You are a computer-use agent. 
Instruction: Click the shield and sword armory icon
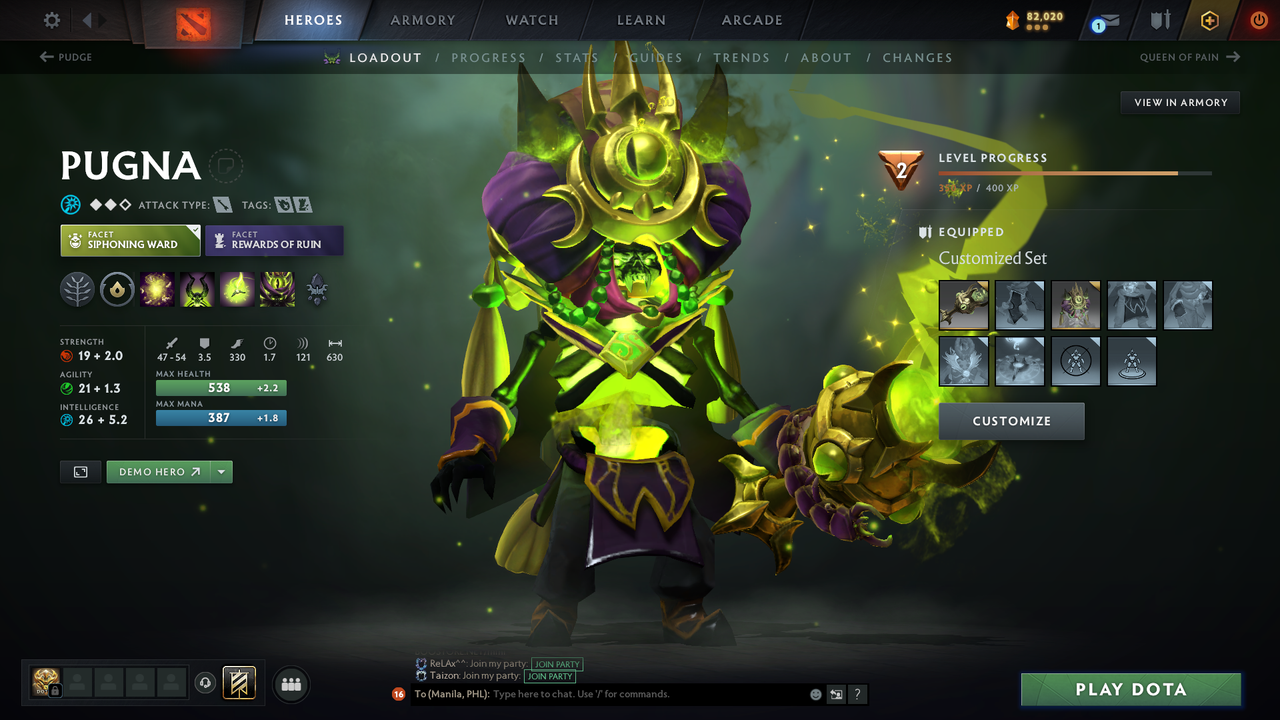(1161, 20)
